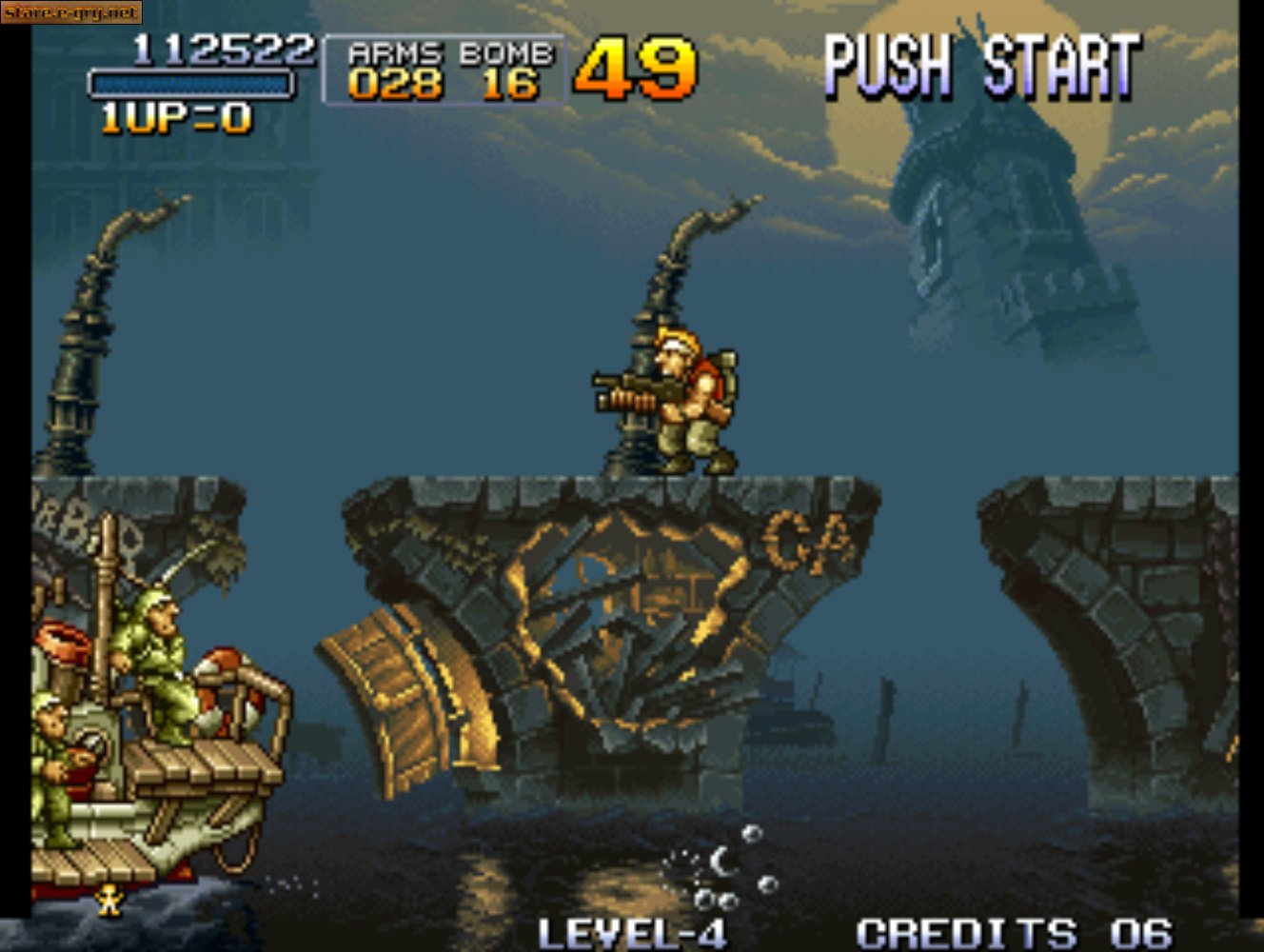Click the CREDITS 06 counter
Viewport: 1264px width, 952px height.
pos(1009,928)
